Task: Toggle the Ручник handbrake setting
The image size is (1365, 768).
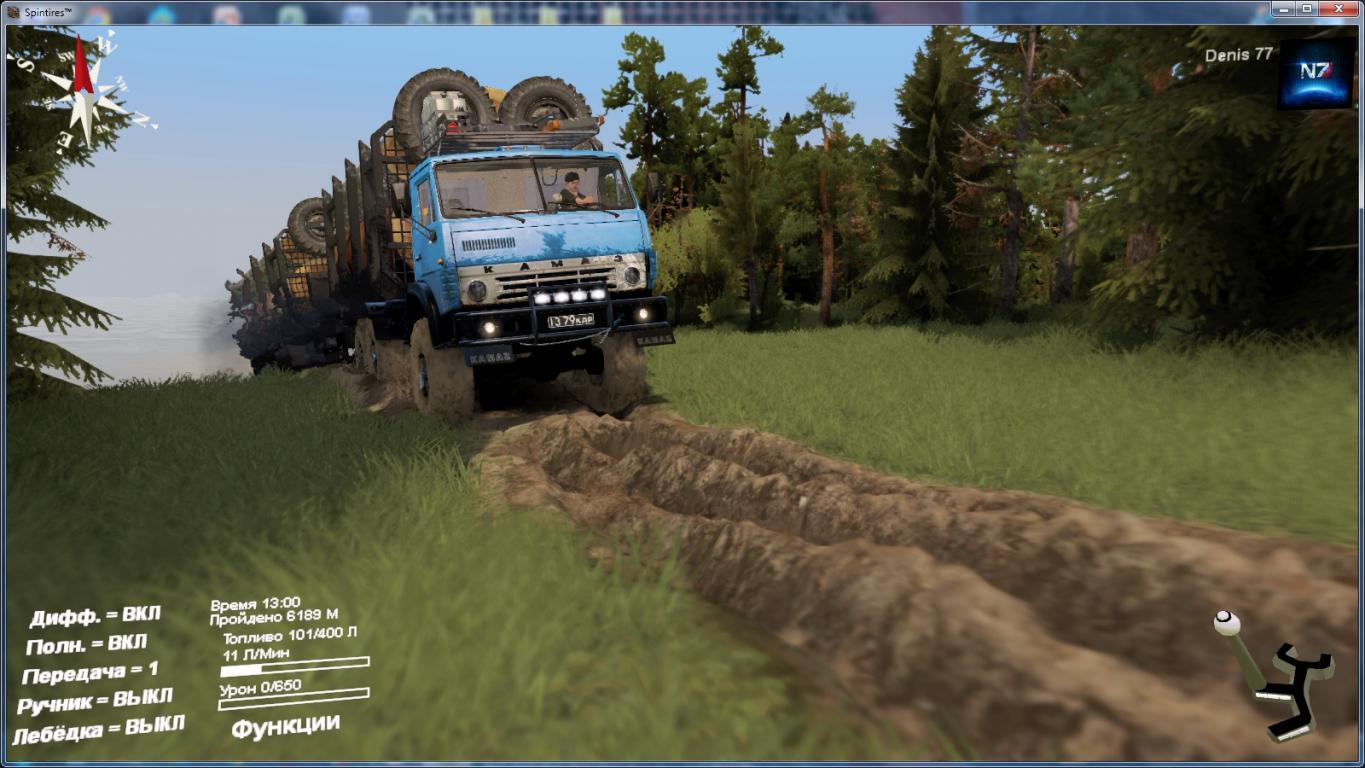Action: 95,700
